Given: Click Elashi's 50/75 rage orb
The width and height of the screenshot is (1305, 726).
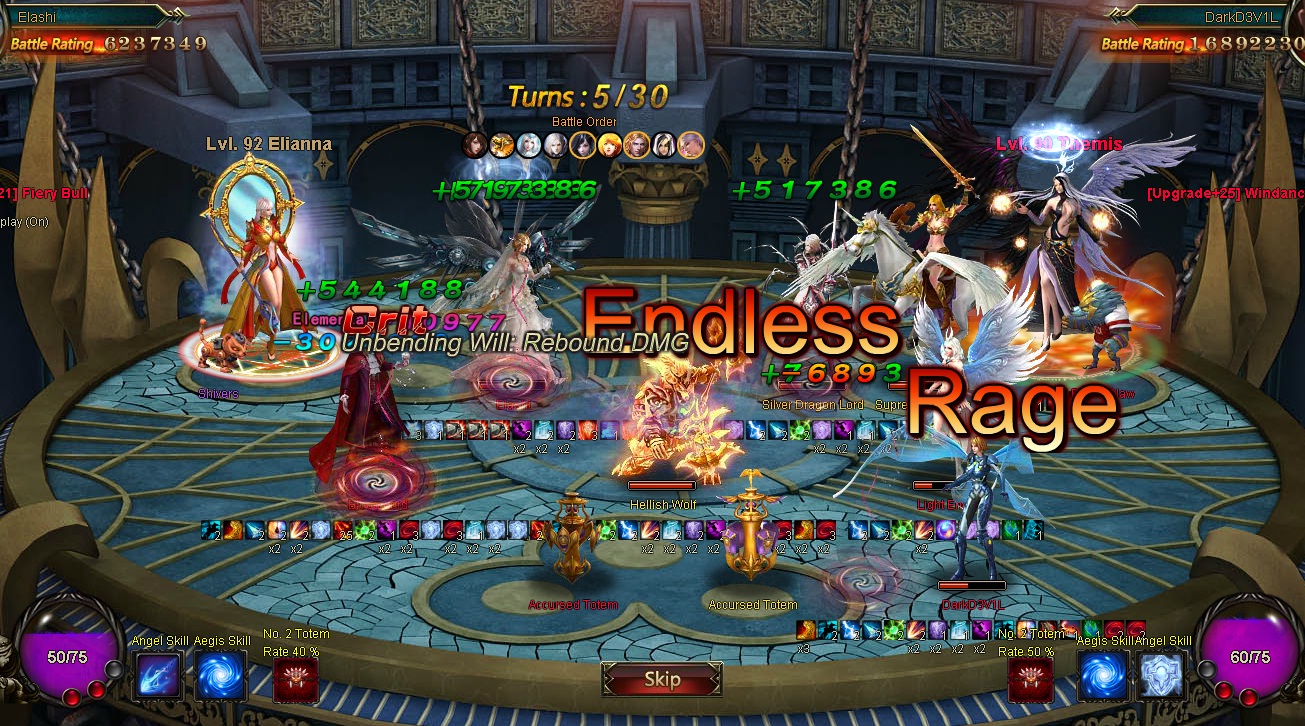Looking at the screenshot, I should [x=69, y=657].
